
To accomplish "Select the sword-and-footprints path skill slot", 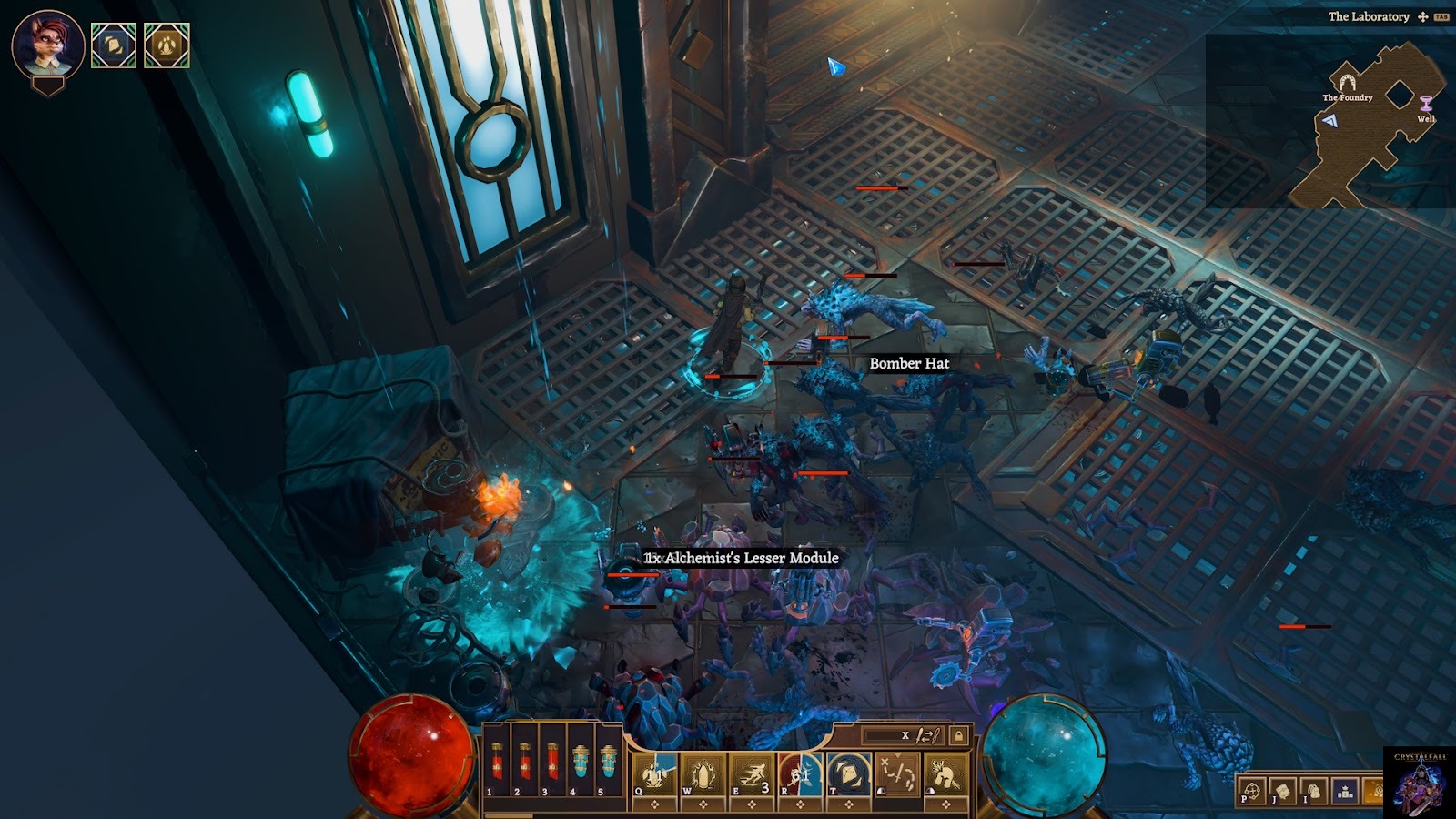I will click(x=897, y=775).
